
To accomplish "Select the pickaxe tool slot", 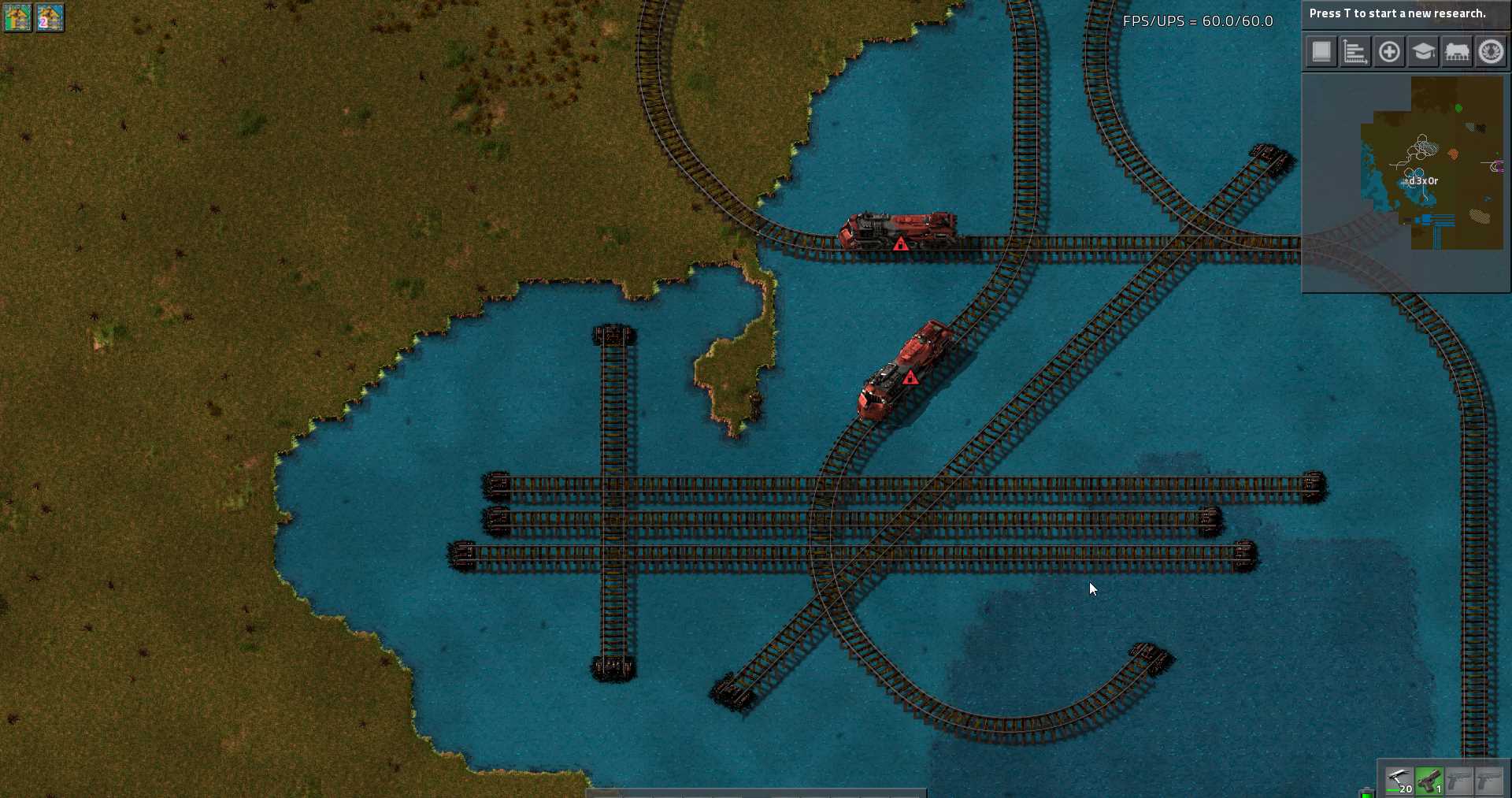I will [1399, 781].
